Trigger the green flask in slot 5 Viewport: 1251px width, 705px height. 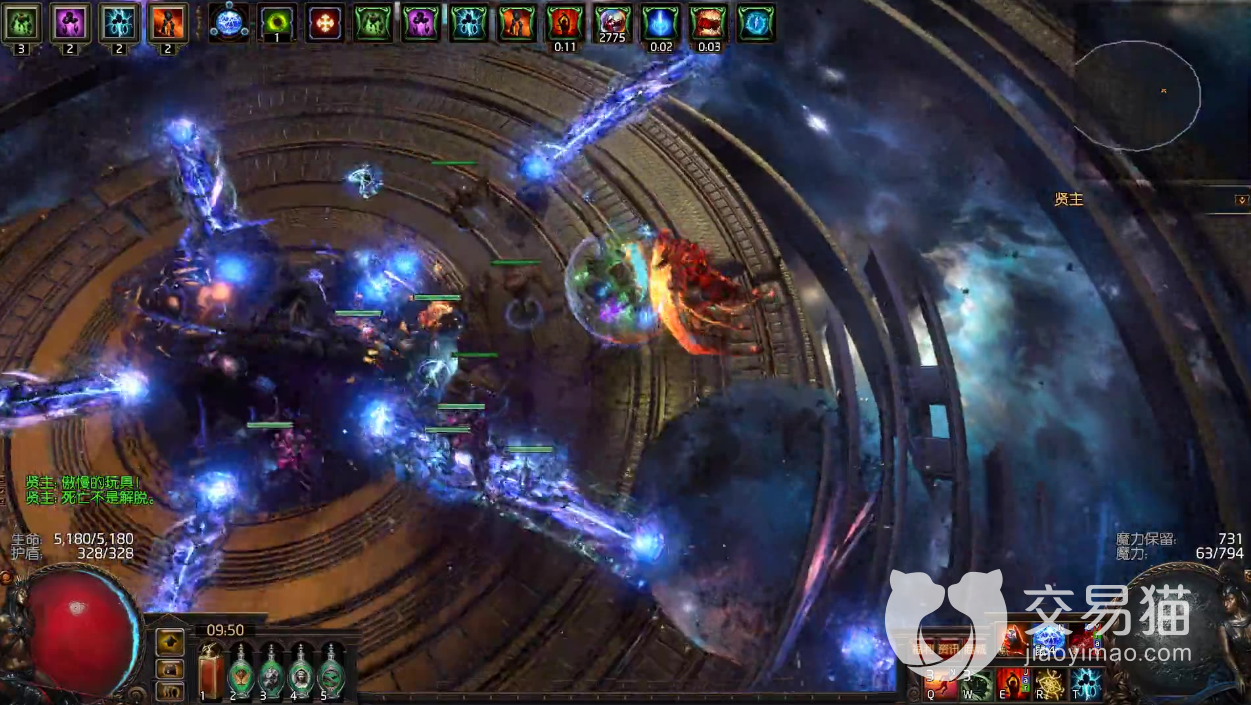tap(331, 671)
